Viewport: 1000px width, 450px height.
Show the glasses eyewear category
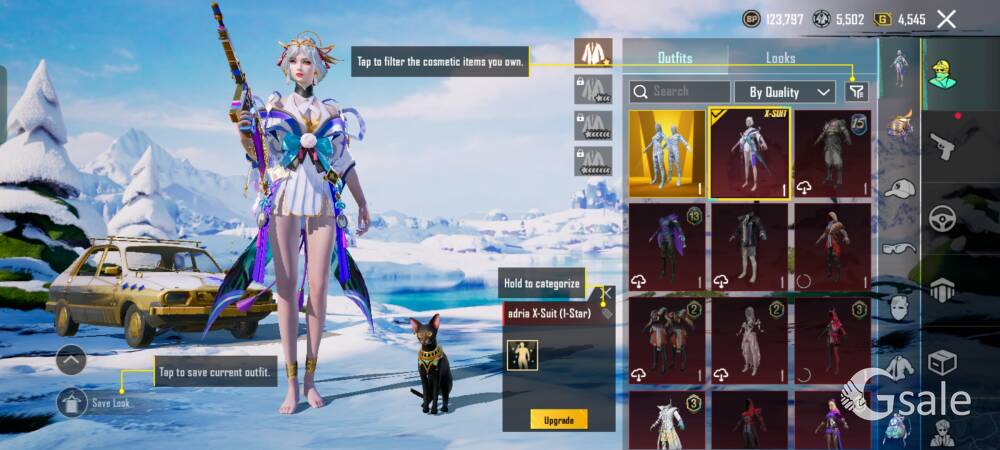pyautogui.click(x=897, y=248)
